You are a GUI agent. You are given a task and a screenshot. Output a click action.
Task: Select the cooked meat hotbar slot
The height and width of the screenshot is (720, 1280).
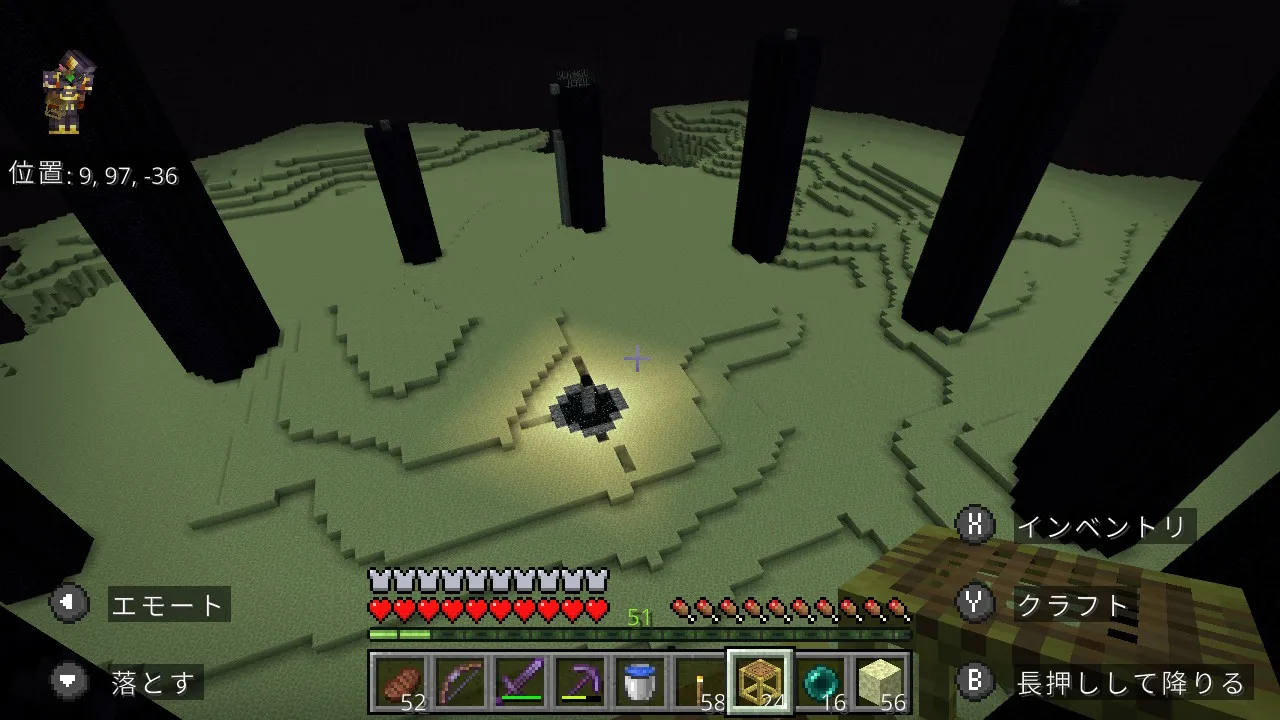coord(400,683)
